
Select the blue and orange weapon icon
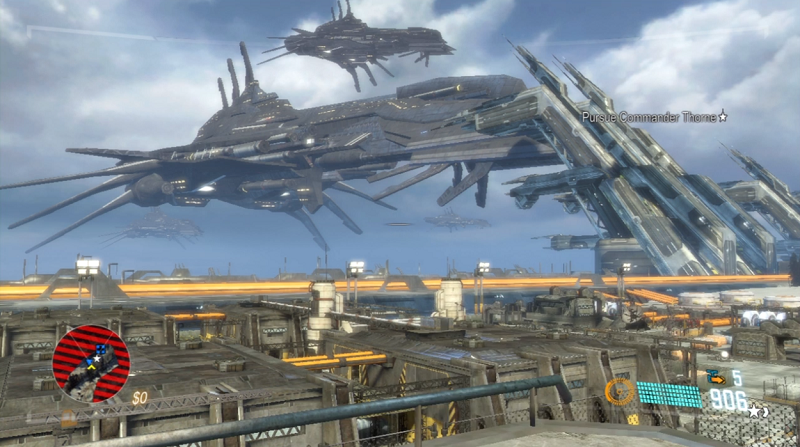[714, 377]
